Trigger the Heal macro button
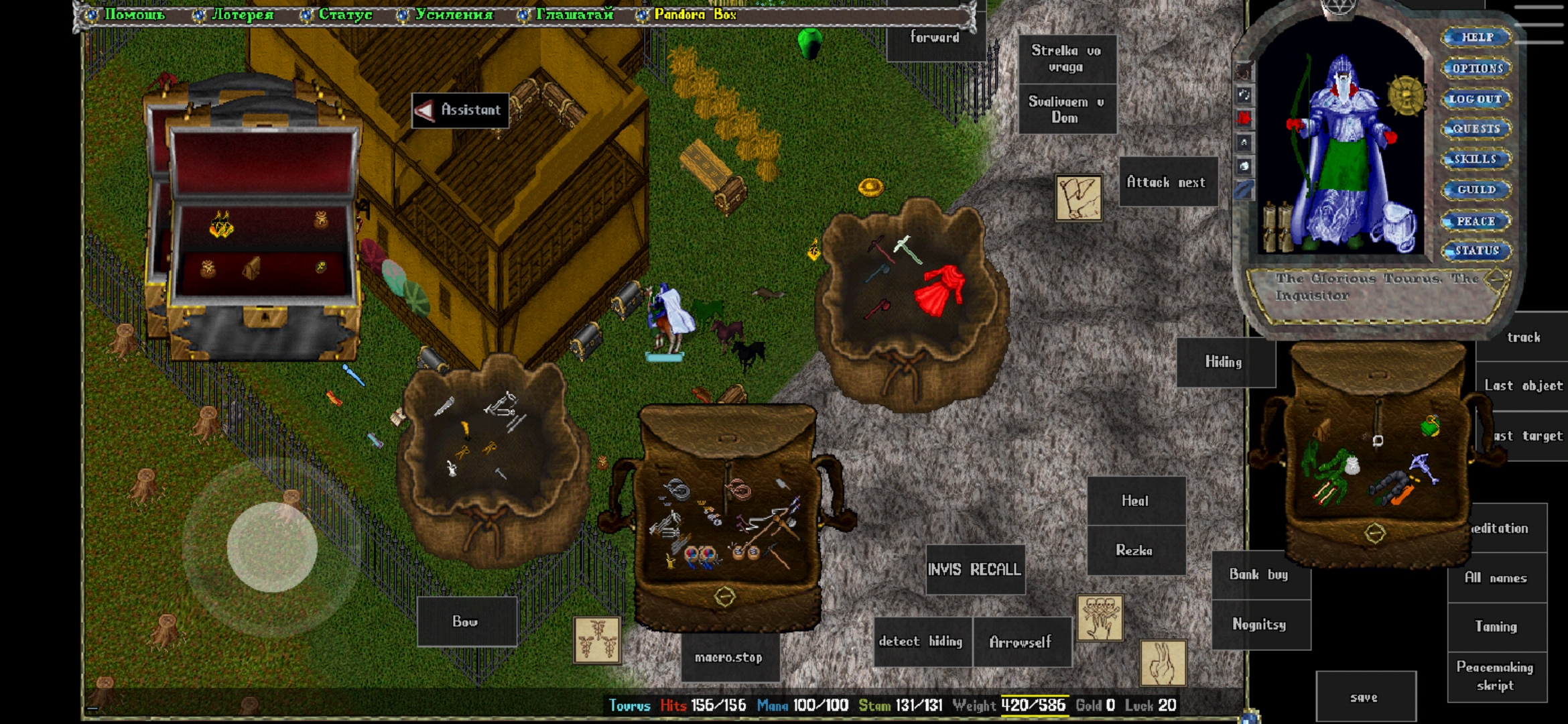This screenshot has height=724, width=1568. click(1135, 501)
